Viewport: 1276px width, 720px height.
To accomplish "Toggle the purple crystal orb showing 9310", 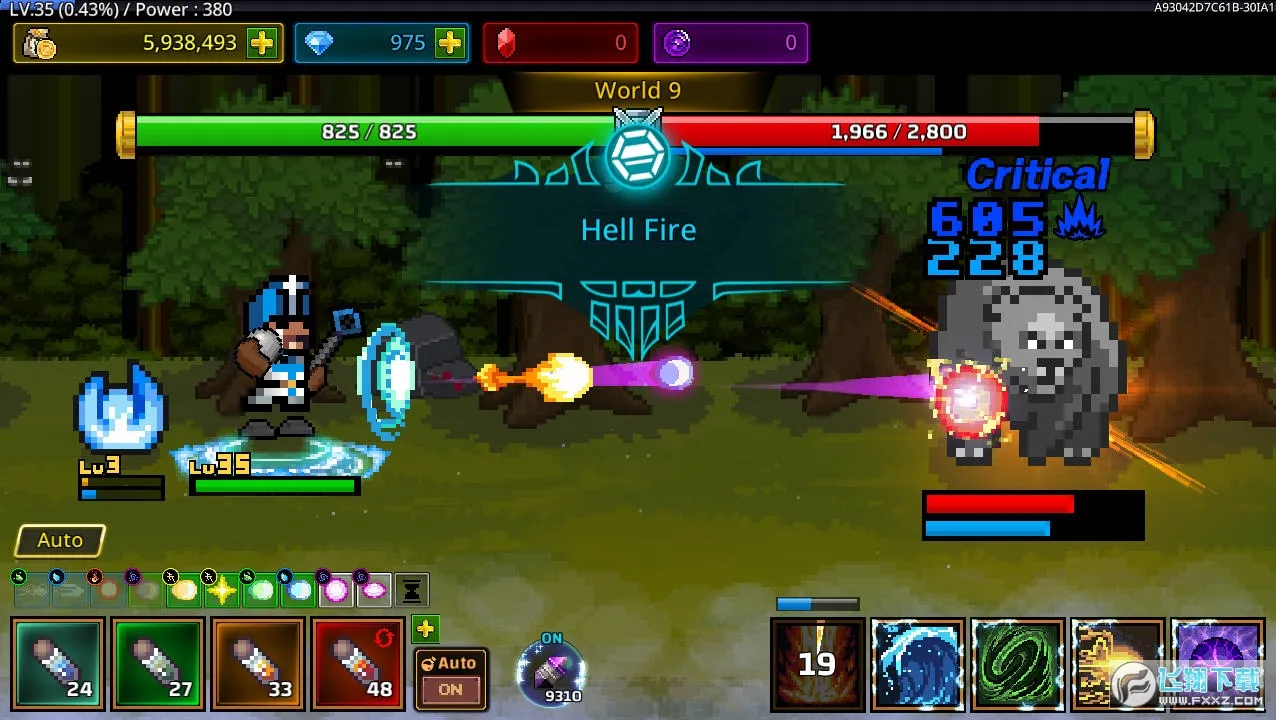I will [x=551, y=673].
